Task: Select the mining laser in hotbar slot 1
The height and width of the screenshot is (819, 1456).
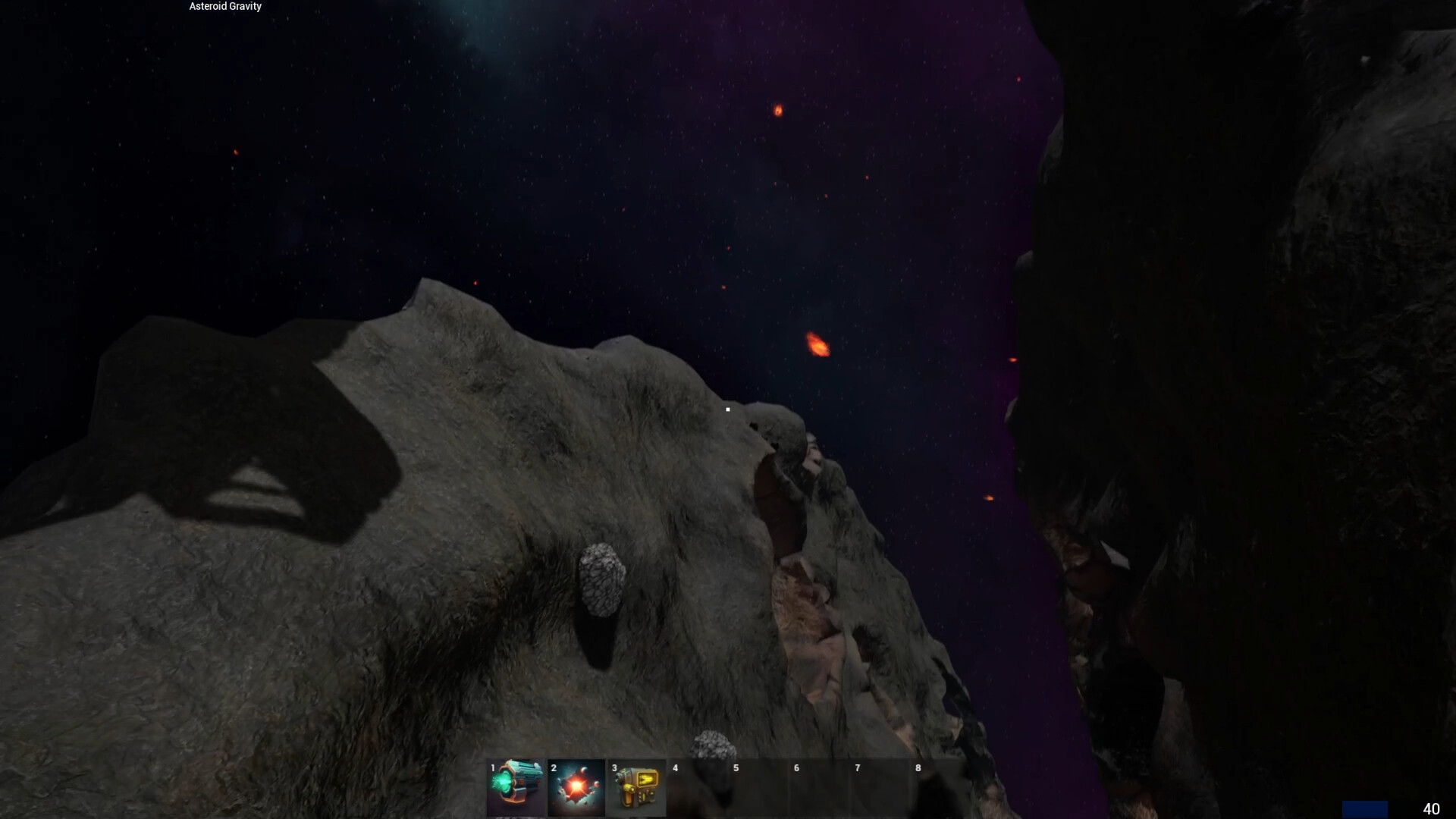Action: point(515,787)
